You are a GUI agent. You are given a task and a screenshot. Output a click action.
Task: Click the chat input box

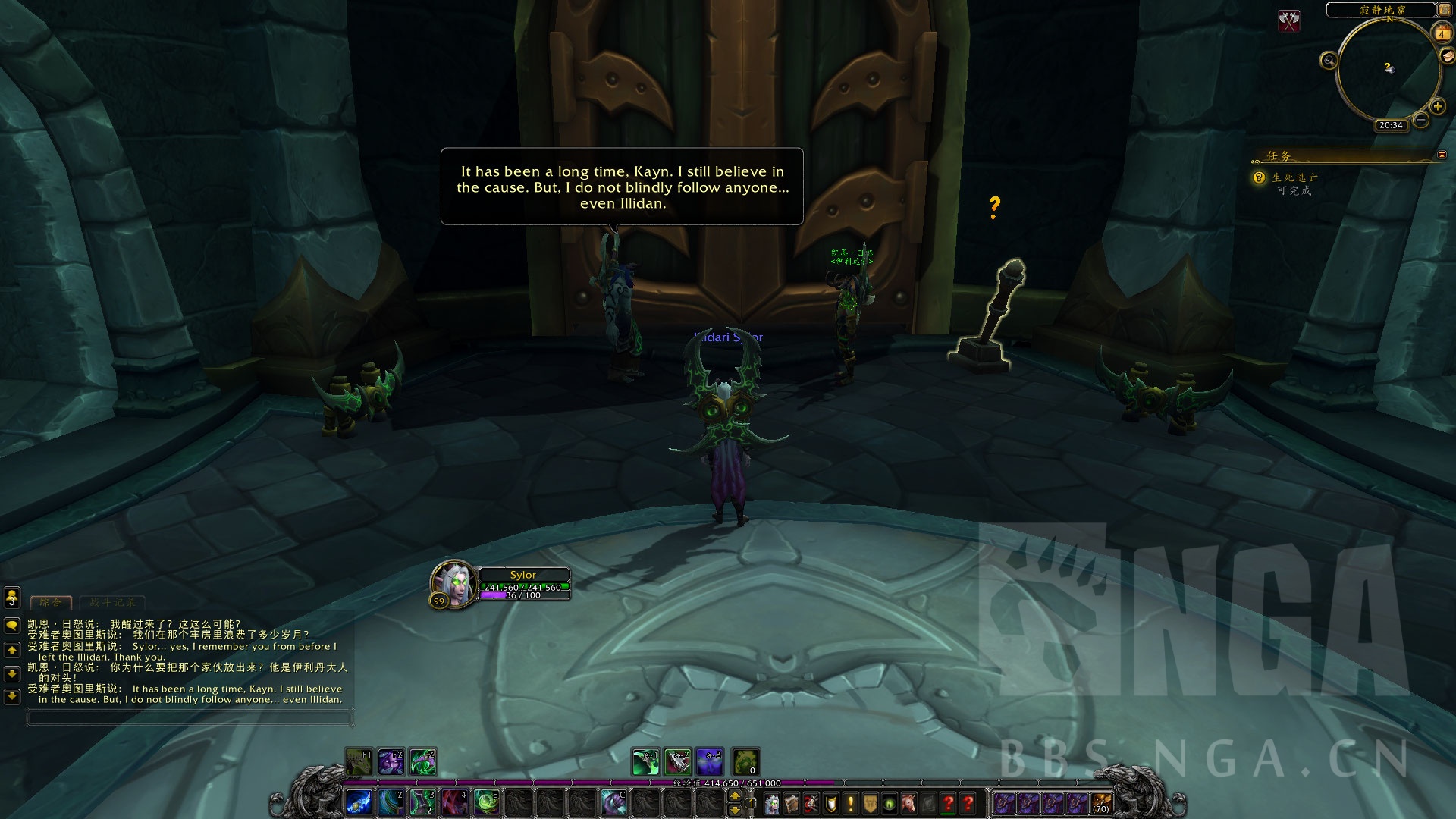190,717
